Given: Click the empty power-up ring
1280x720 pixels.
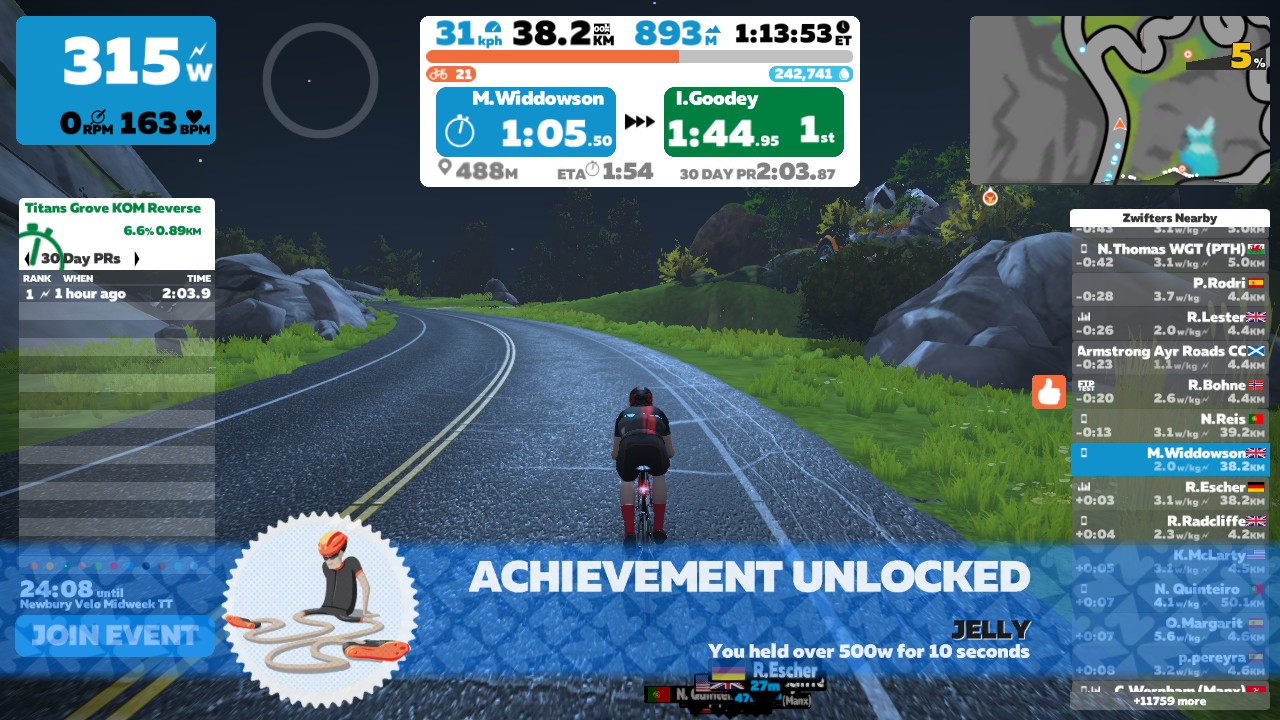Looking at the screenshot, I should (x=320, y=80).
